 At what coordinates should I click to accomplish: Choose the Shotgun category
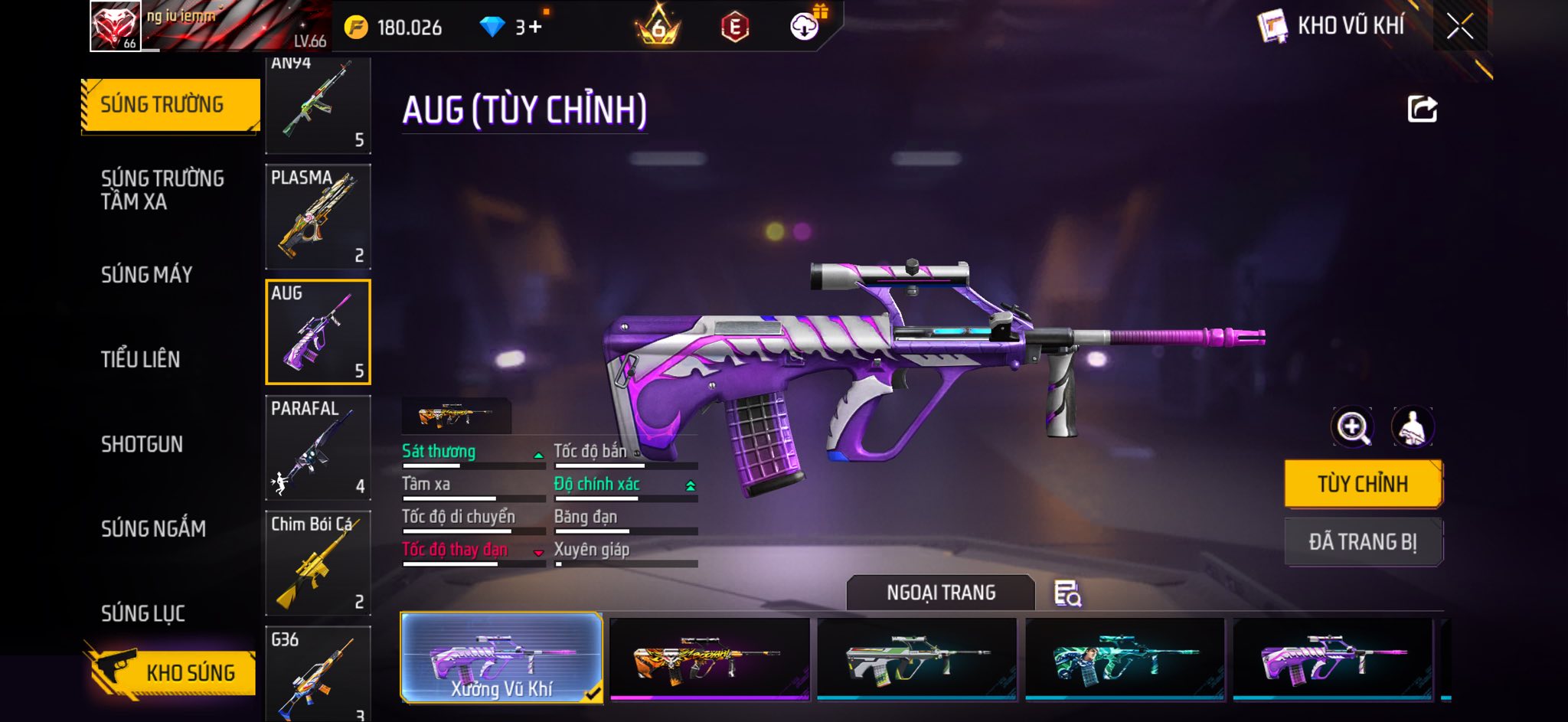coord(142,444)
